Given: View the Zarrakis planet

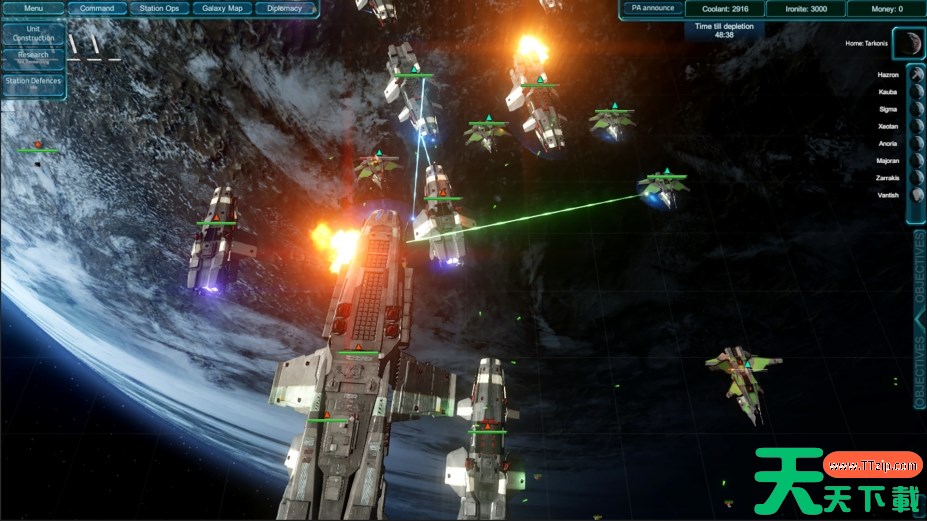Looking at the screenshot, I should [x=916, y=177].
